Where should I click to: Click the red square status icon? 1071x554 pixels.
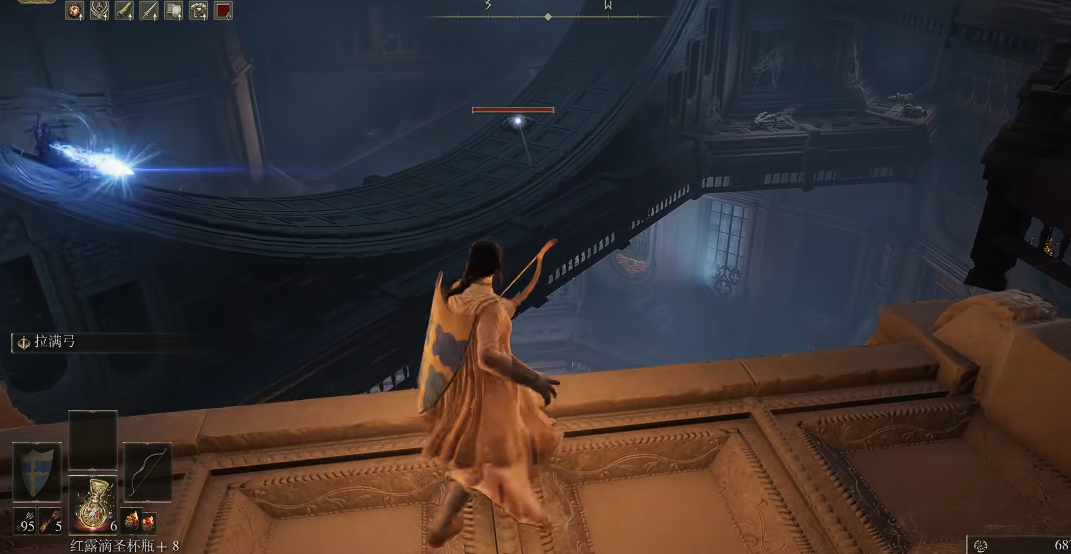tap(223, 11)
